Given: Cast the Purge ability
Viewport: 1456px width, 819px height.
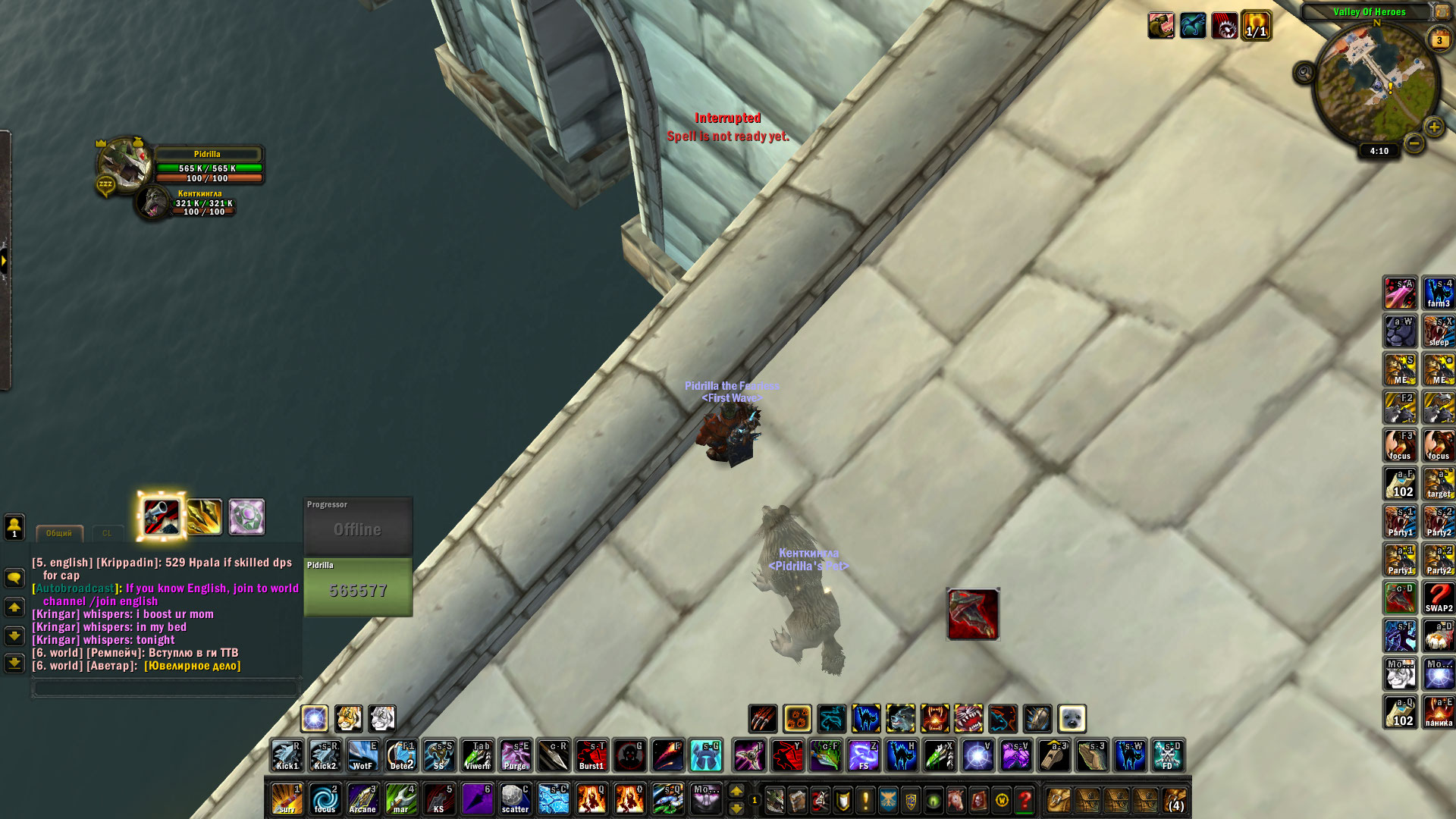Looking at the screenshot, I should (x=516, y=756).
